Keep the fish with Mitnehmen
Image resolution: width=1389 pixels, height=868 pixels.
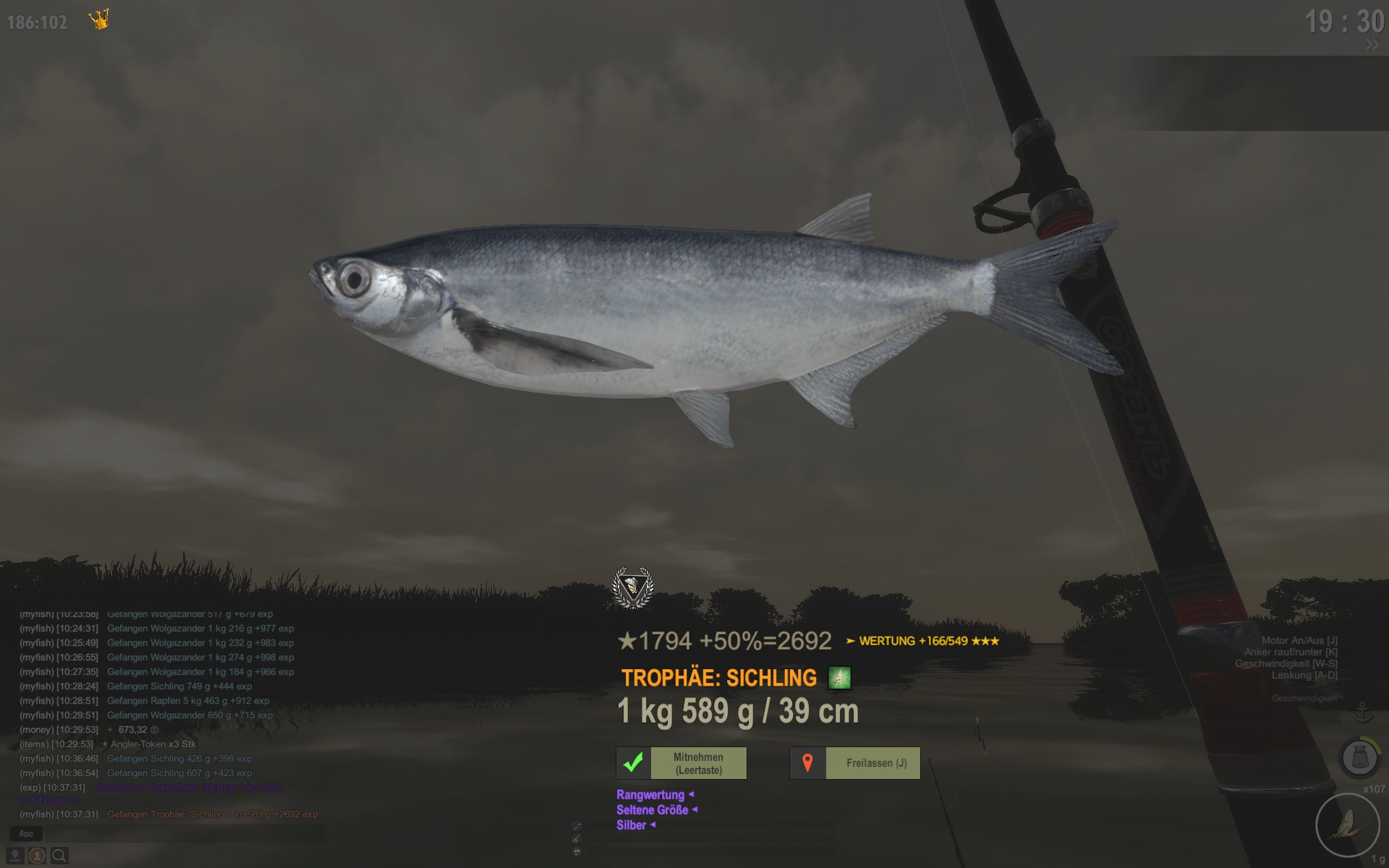pos(698,763)
